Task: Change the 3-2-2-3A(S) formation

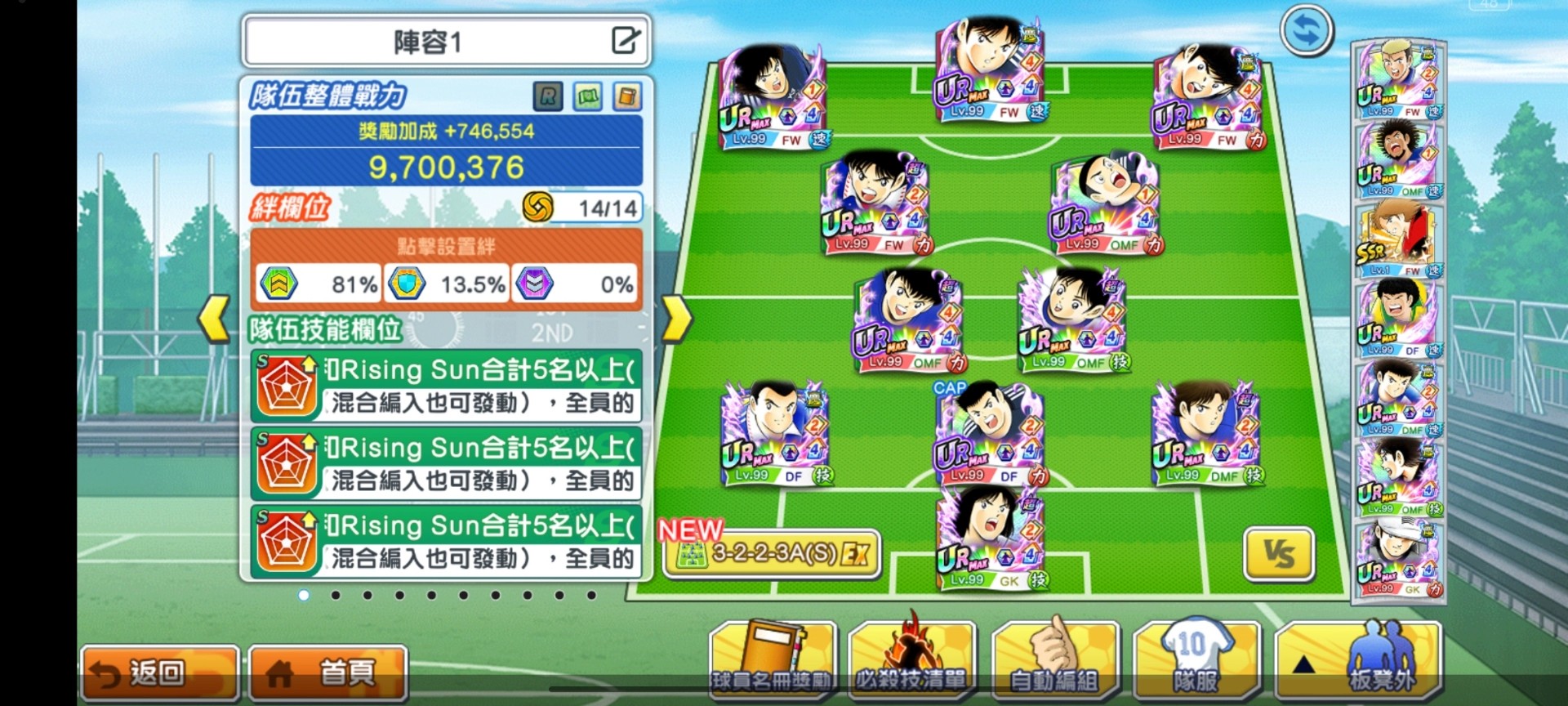Action: (x=772, y=555)
